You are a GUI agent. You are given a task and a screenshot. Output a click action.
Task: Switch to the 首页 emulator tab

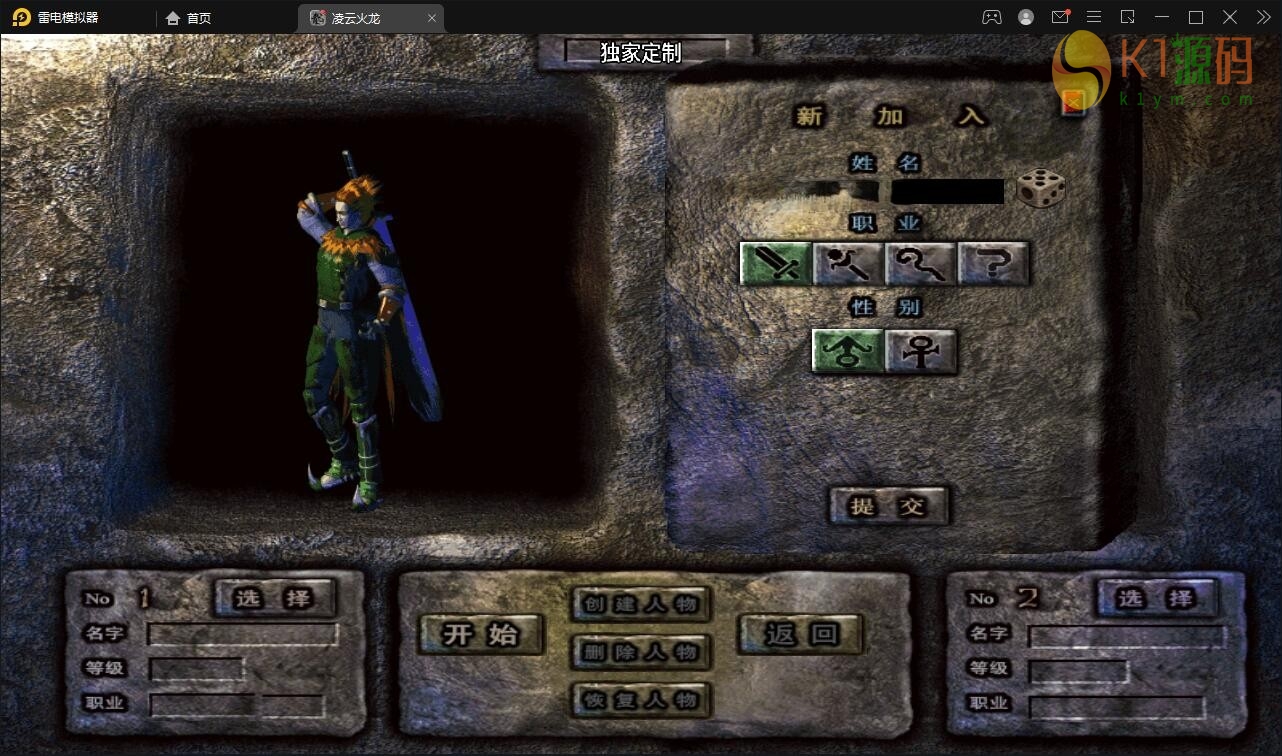coord(189,18)
